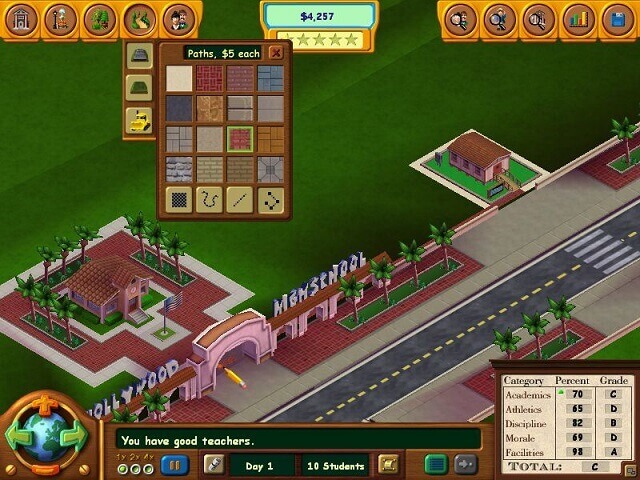The image size is (640, 480).
Task: Switch to the green grass terrain tab
Action: pos(139,88)
